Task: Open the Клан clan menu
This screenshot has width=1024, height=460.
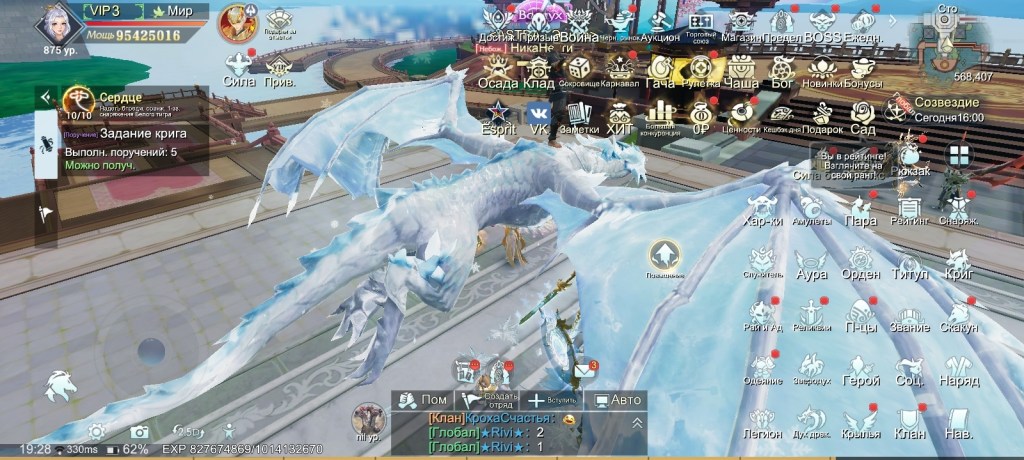Action: coord(908,421)
